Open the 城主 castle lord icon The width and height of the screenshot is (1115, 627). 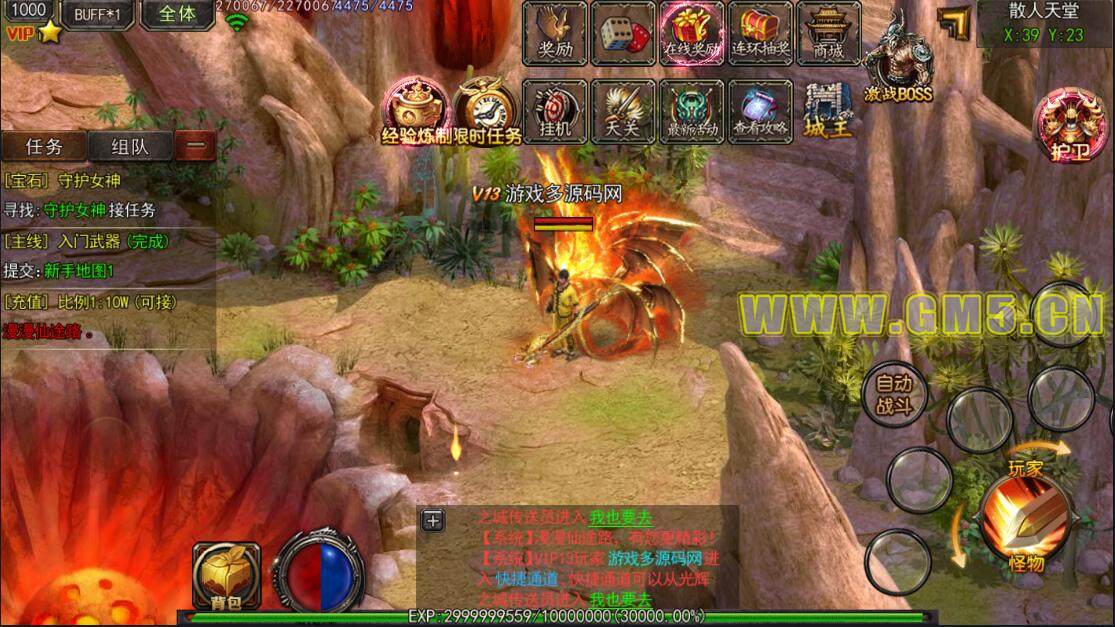coord(828,111)
